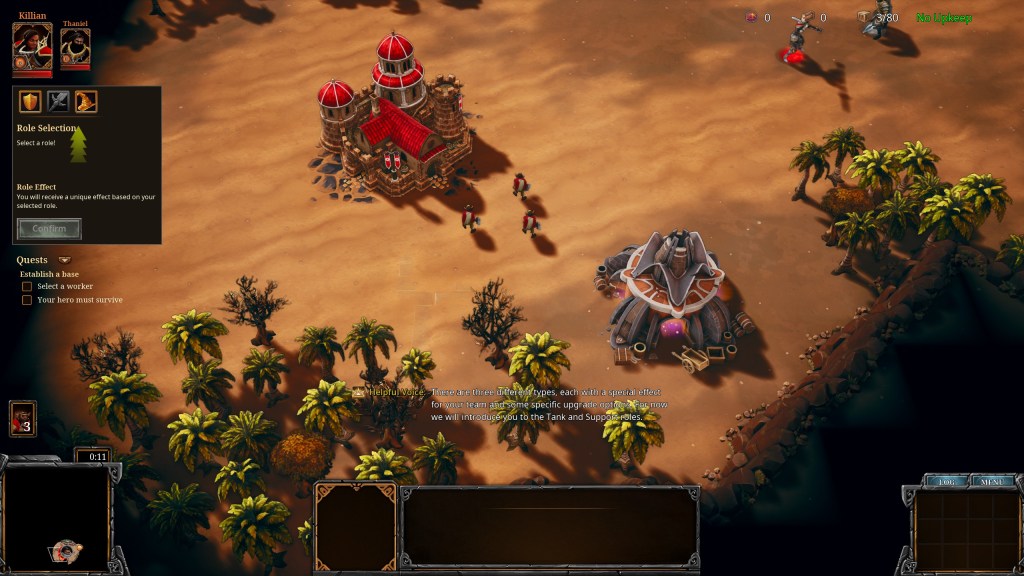Image resolution: width=1024 pixels, height=576 pixels.
Task: Choose the shield Tank role icon
Action: point(31,101)
